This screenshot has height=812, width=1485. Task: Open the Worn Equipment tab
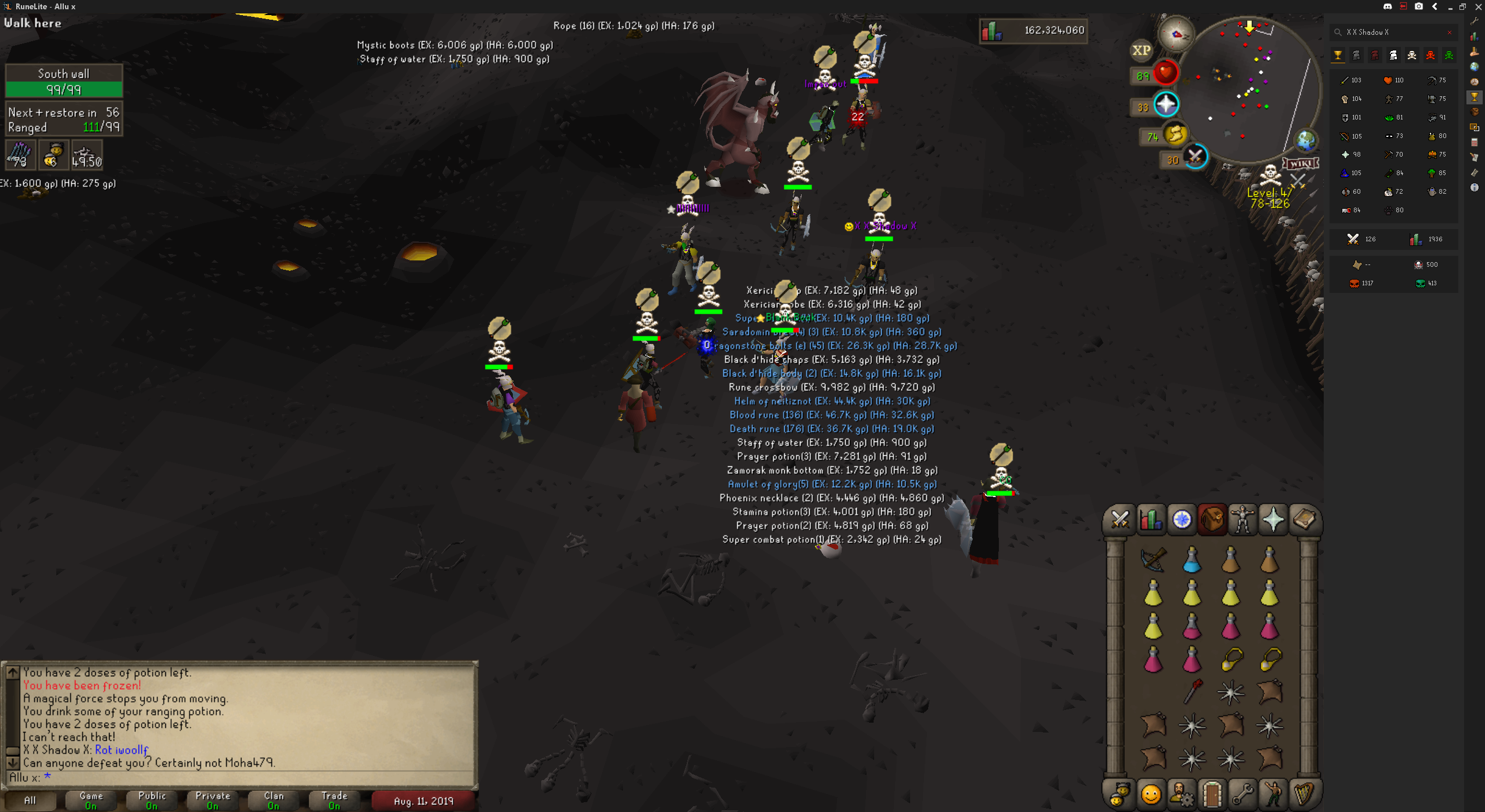1243,519
